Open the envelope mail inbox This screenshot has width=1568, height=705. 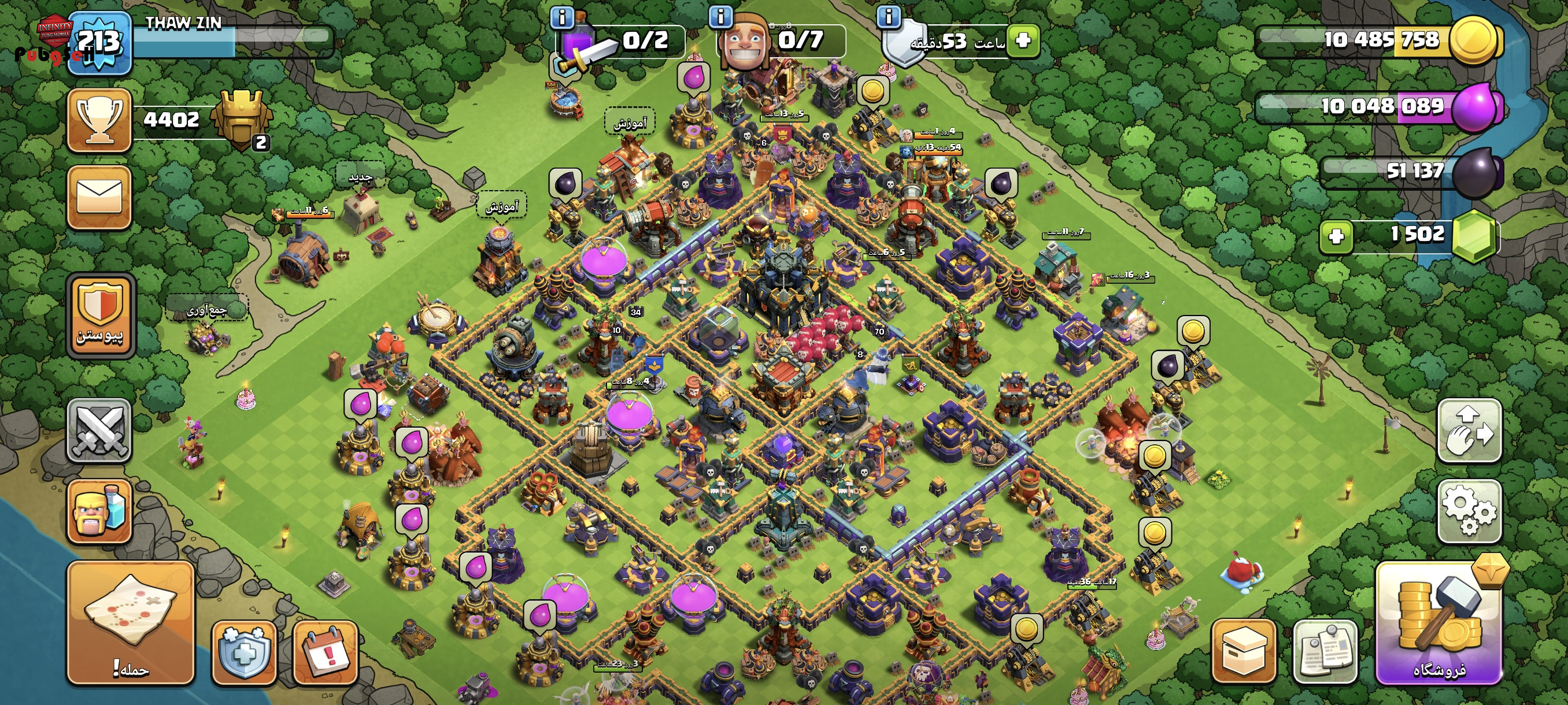100,197
